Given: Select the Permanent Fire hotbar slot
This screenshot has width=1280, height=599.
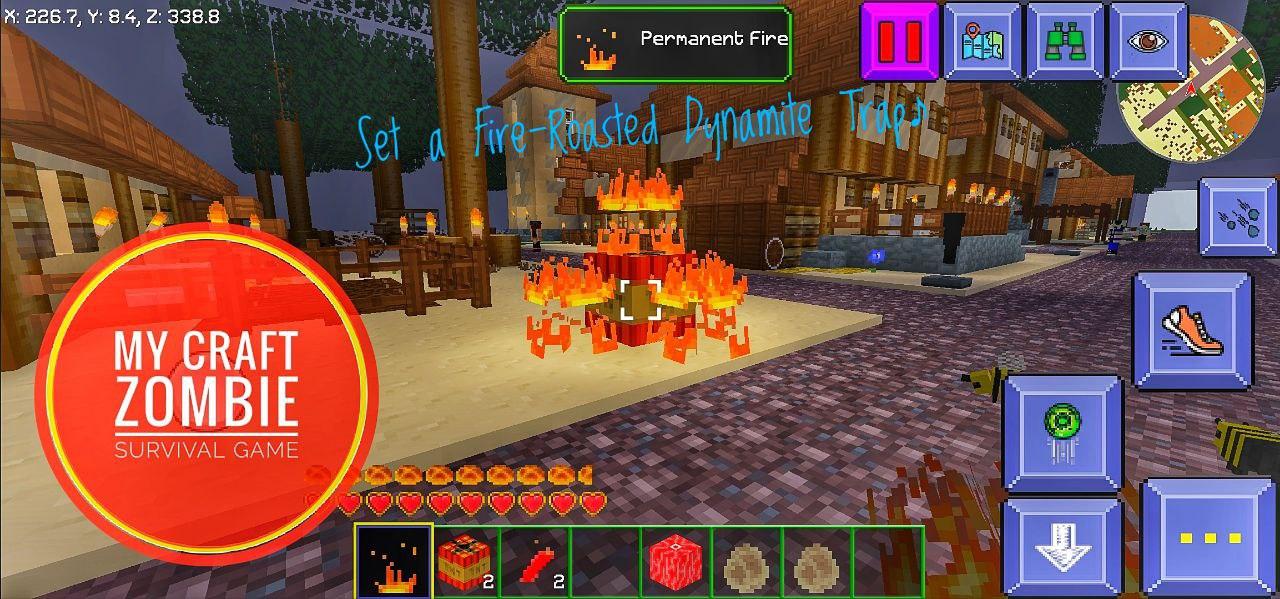Looking at the screenshot, I should tap(395, 562).
